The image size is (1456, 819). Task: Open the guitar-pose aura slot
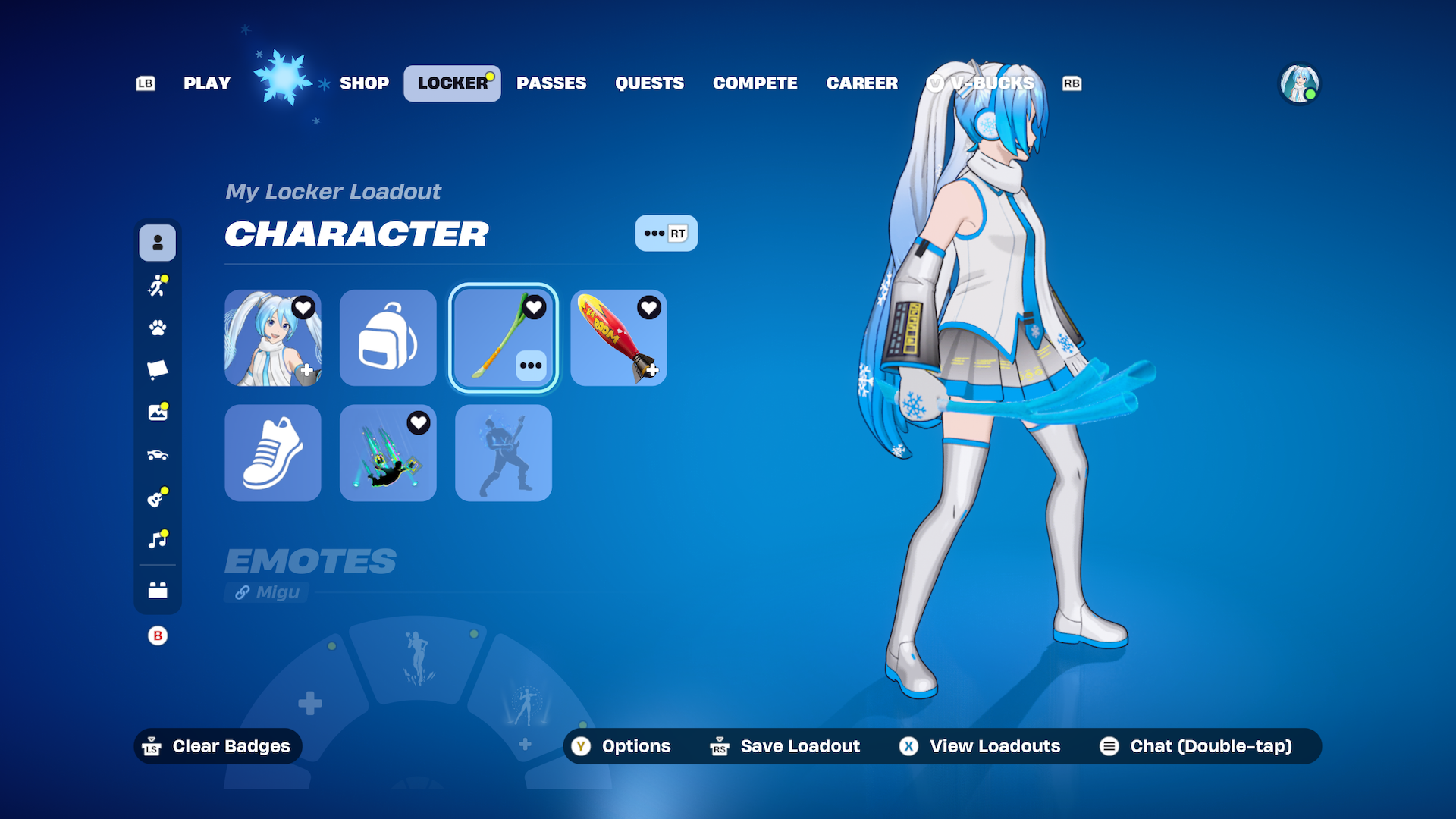[x=504, y=453]
